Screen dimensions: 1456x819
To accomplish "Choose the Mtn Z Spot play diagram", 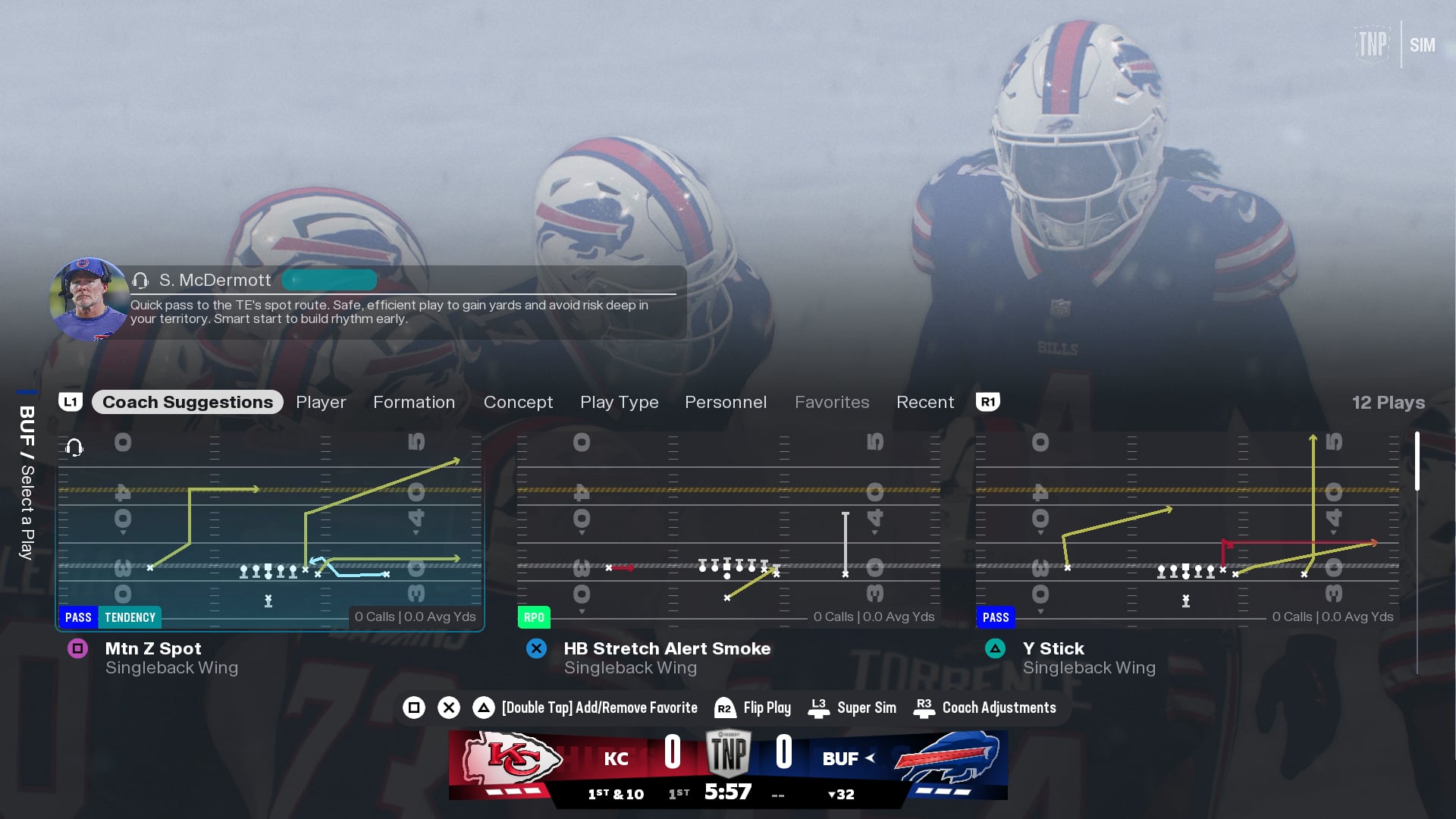I will pyautogui.click(x=270, y=531).
